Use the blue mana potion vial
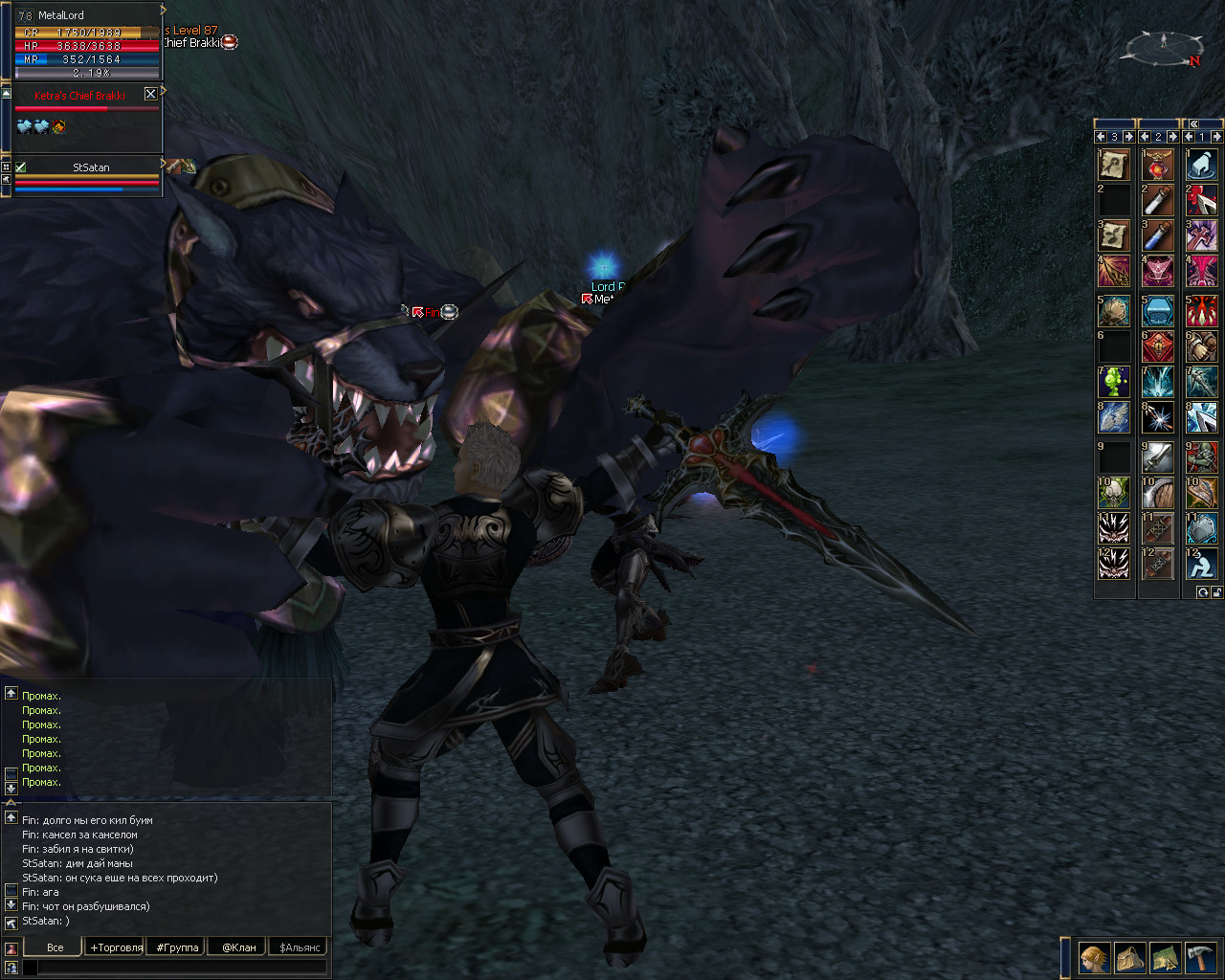Screen dimensions: 1225x980 click(1158, 235)
